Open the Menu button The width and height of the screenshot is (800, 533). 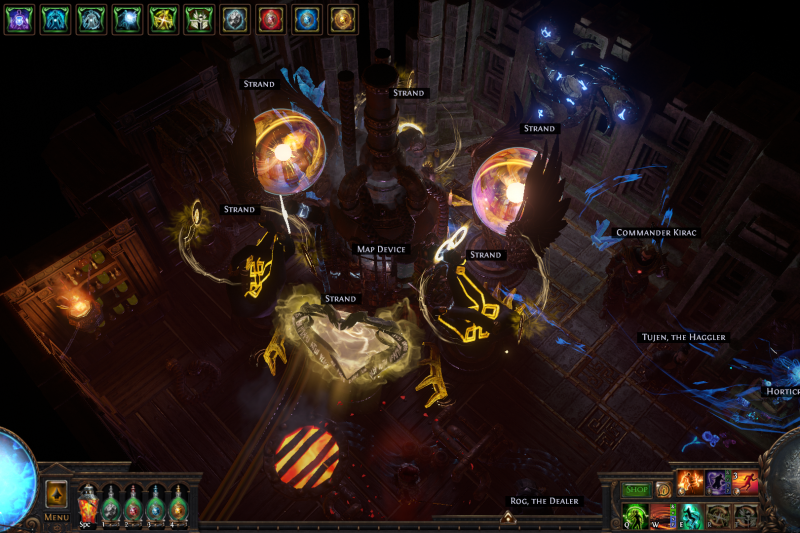(x=57, y=517)
